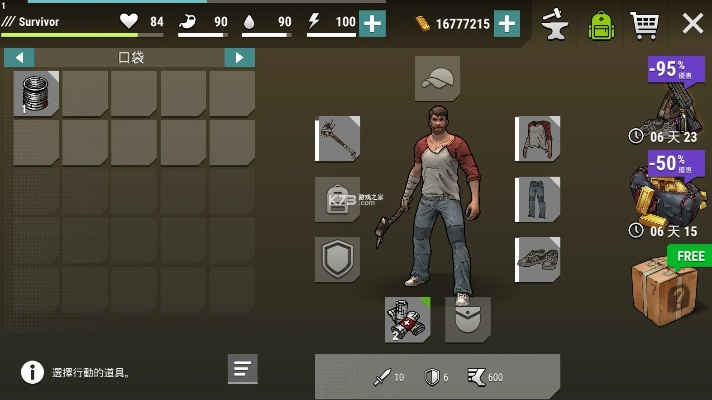Select the cap in head slot
This screenshot has height=400, width=712.
437,79
